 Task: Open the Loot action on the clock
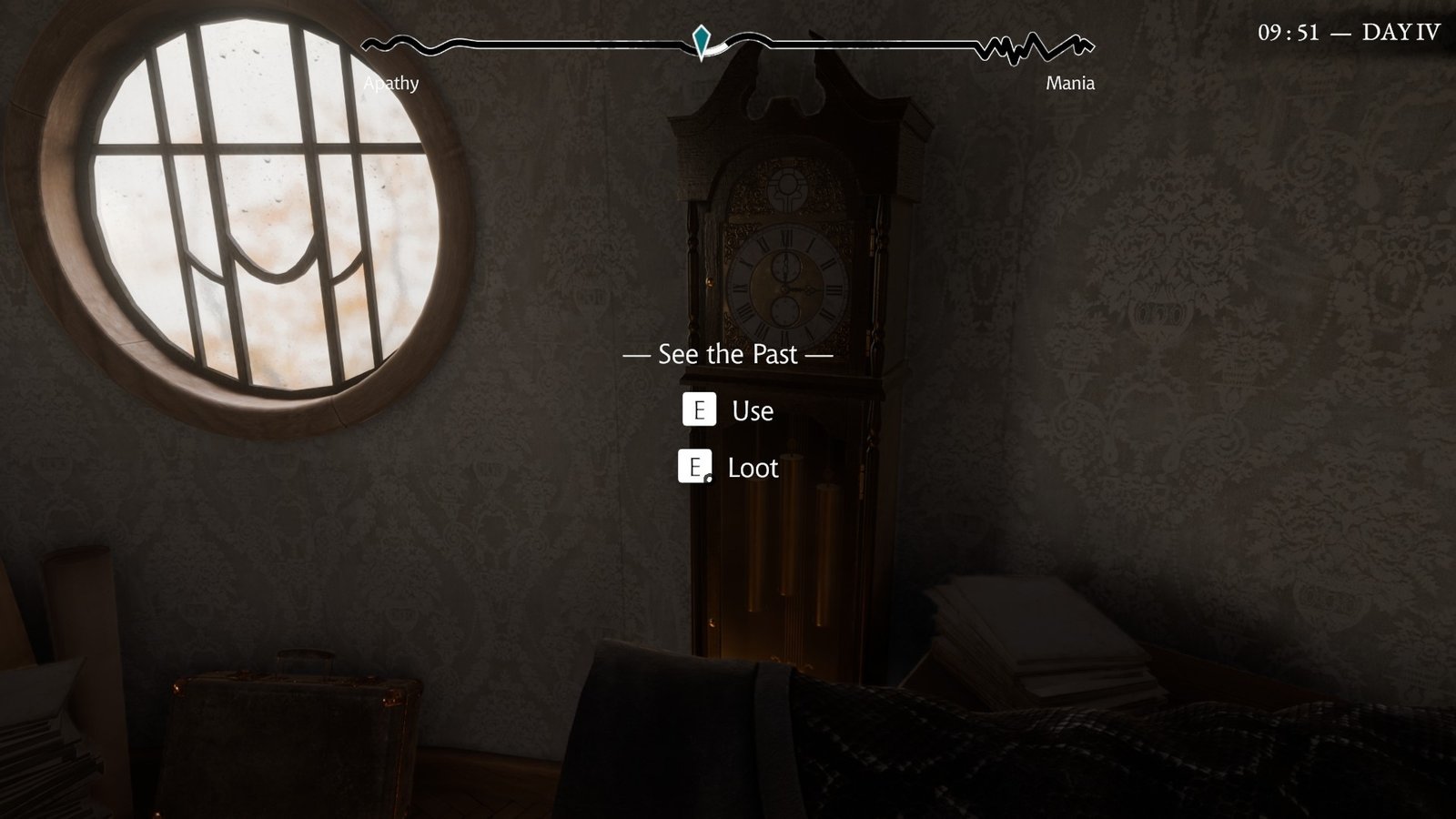[753, 469]
